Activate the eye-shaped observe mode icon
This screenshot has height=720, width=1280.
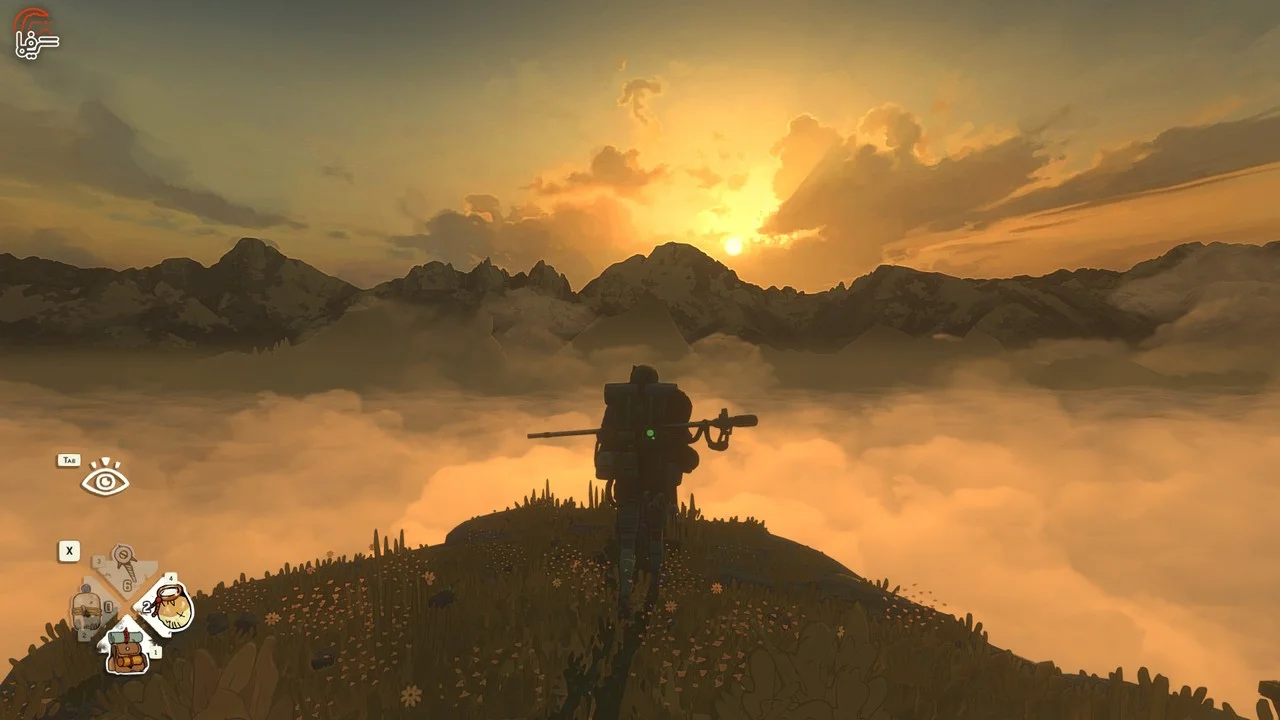[x=105, y=481]
